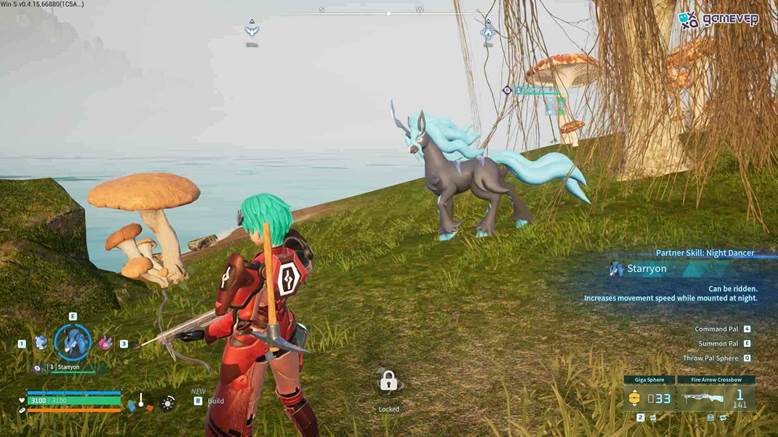Click the Locked padlock icon
The image size is (778, 437).
pos(389,381)
